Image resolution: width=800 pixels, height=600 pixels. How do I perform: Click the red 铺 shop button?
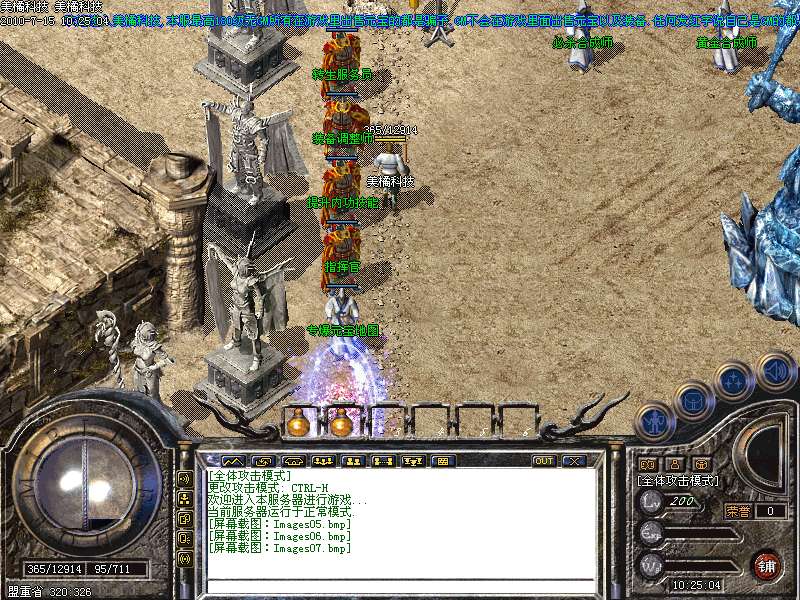coord(767,565)
